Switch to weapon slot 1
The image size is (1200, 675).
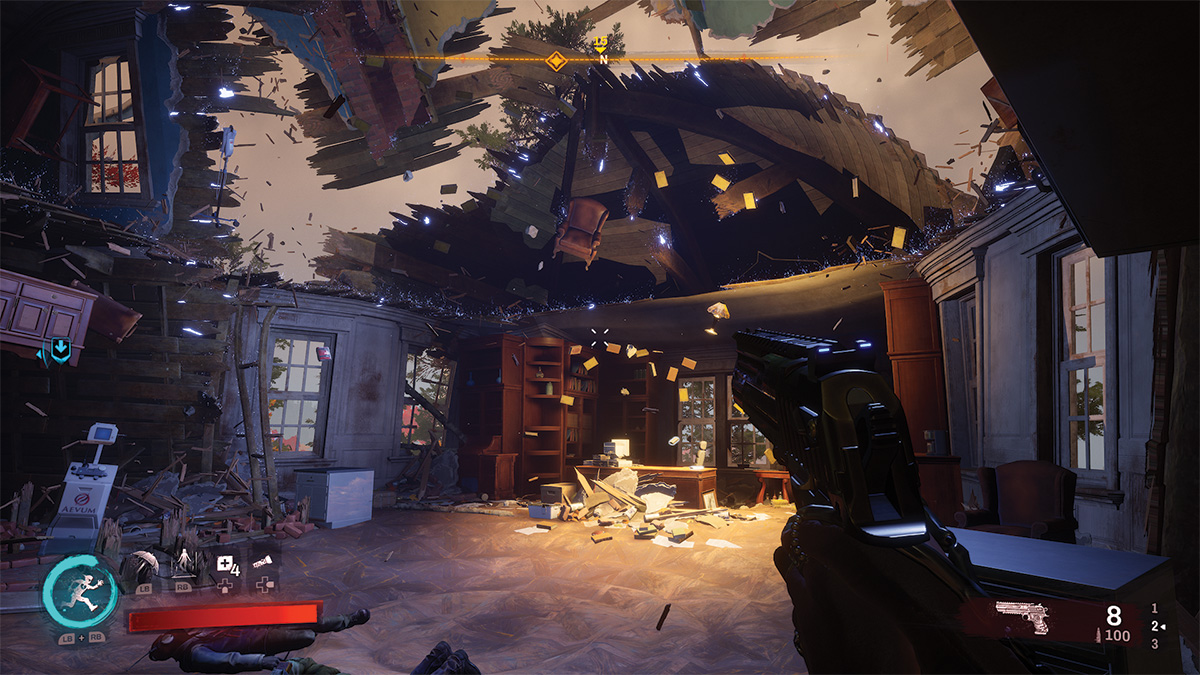tap(1156, 607)
